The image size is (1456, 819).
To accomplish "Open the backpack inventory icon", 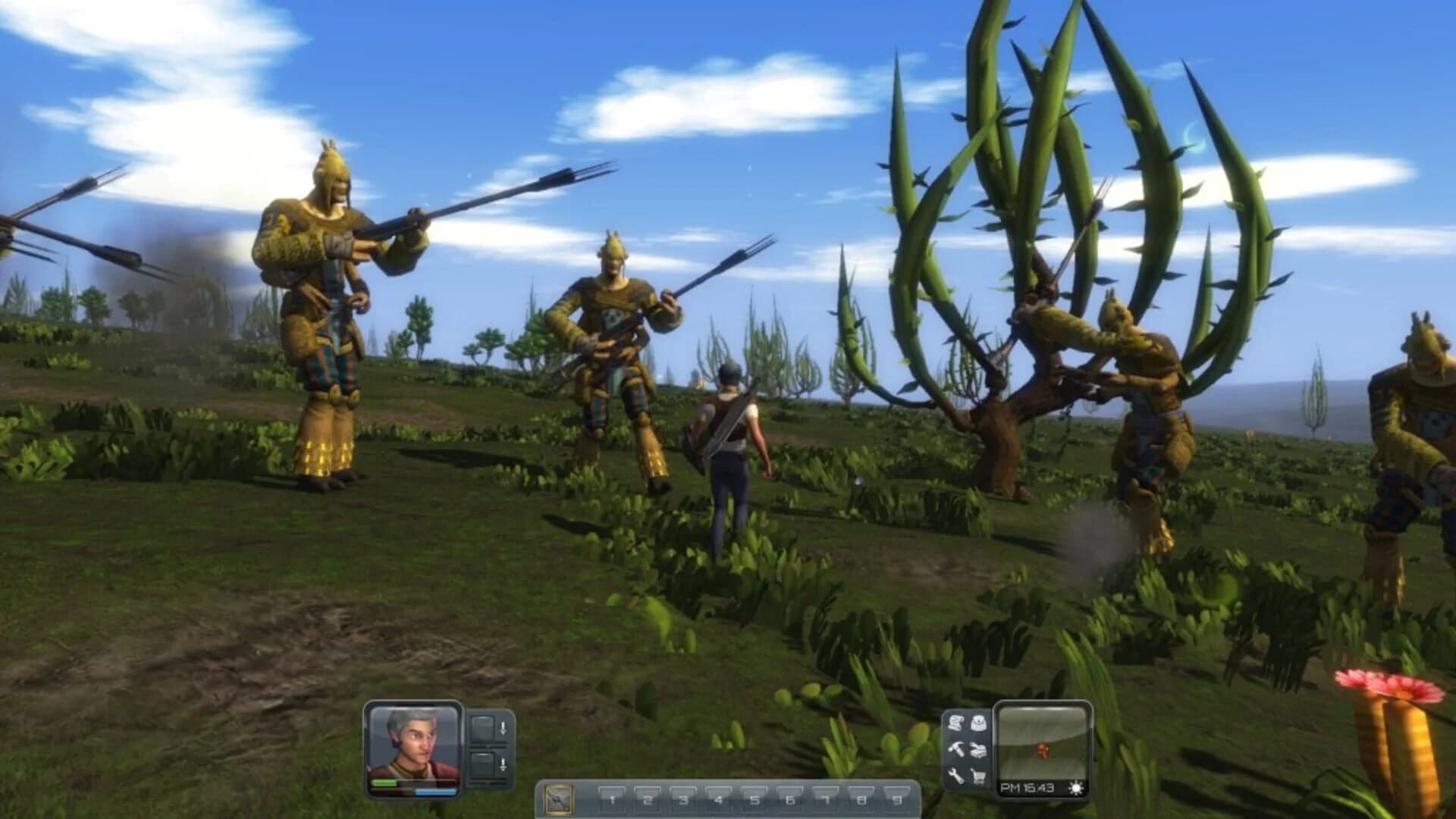I will pyautogui.click(x=980, y=723).
